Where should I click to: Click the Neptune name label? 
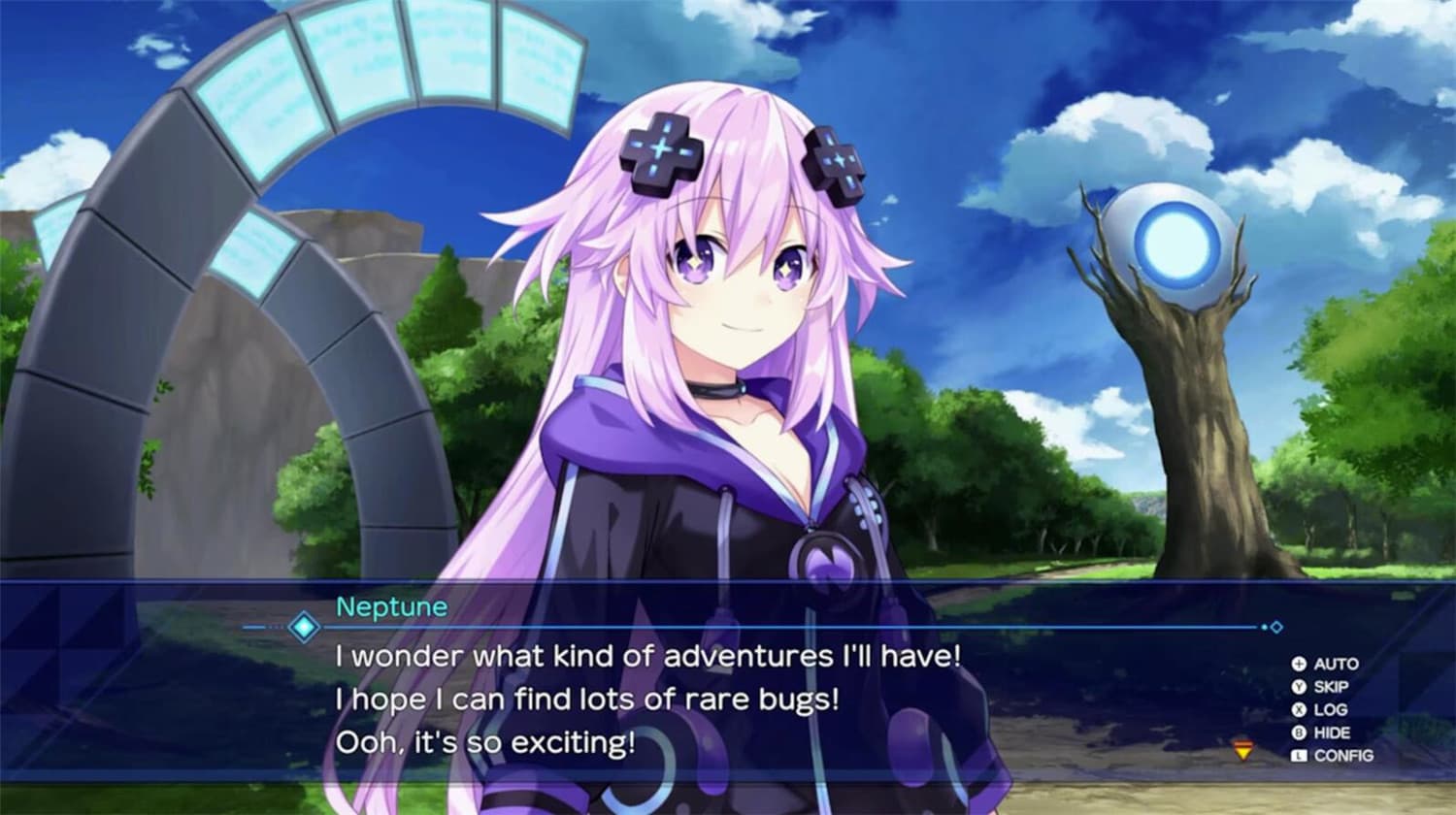(x=392, y=606)
